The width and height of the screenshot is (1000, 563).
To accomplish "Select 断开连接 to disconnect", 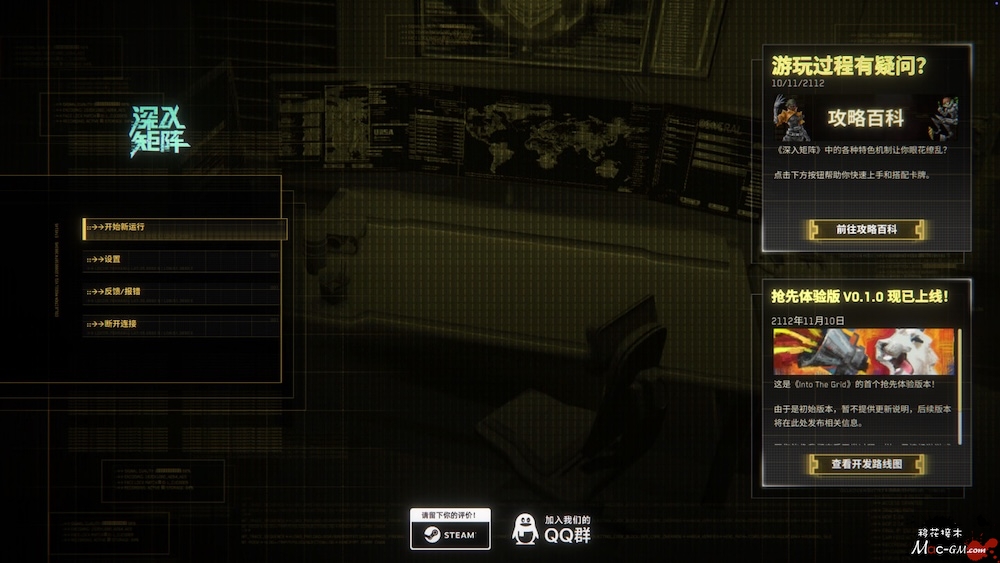I will [x=180, y=324].
